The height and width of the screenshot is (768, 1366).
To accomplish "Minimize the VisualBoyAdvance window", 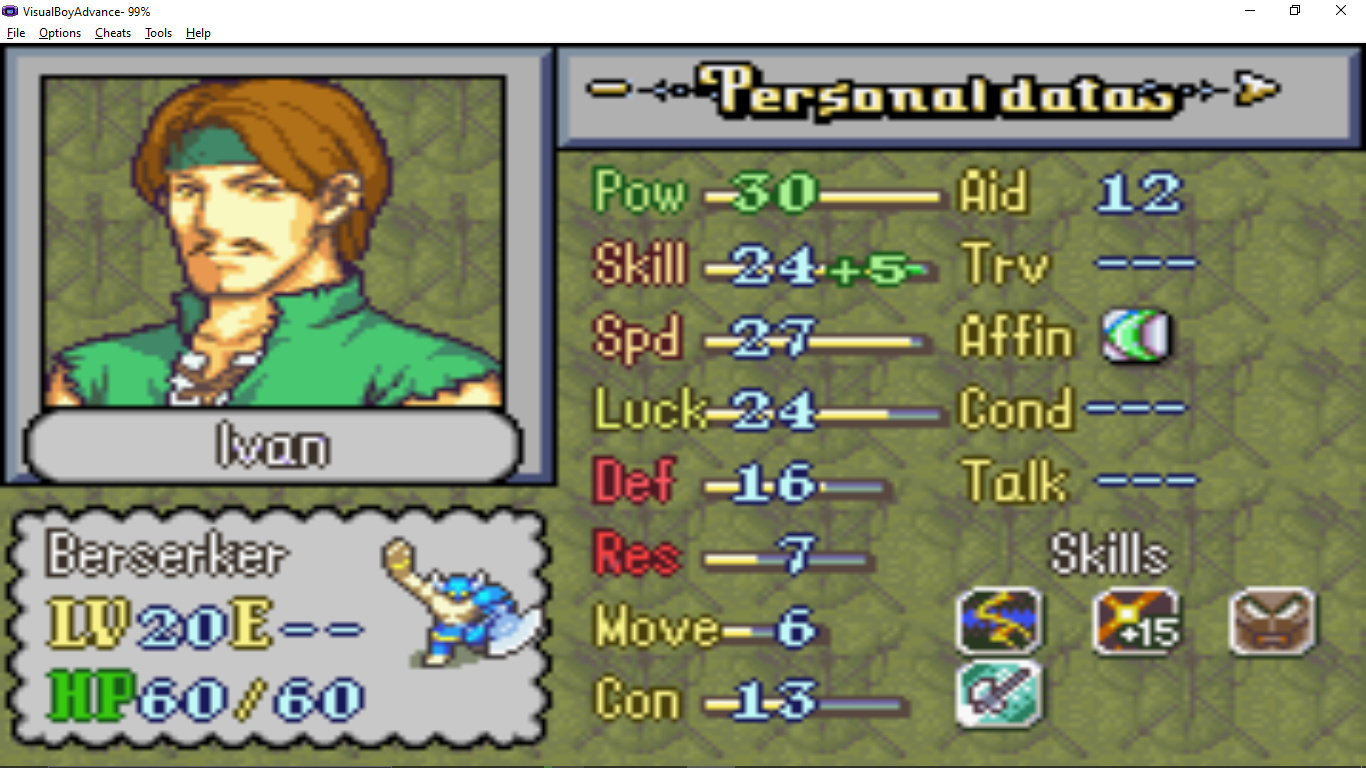I will (1250, 11).
